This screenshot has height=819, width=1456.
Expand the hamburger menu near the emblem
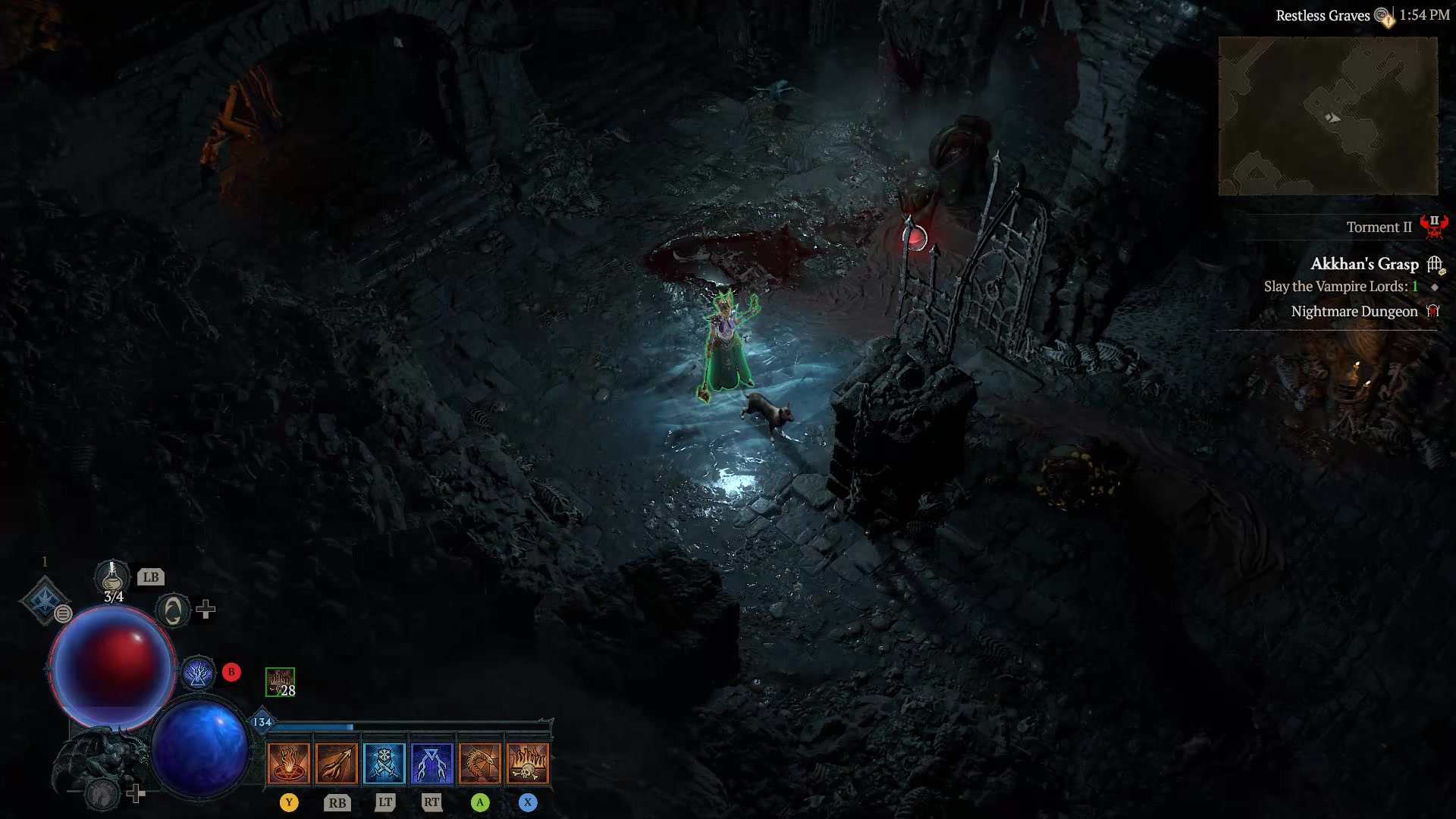click(62, 614)
